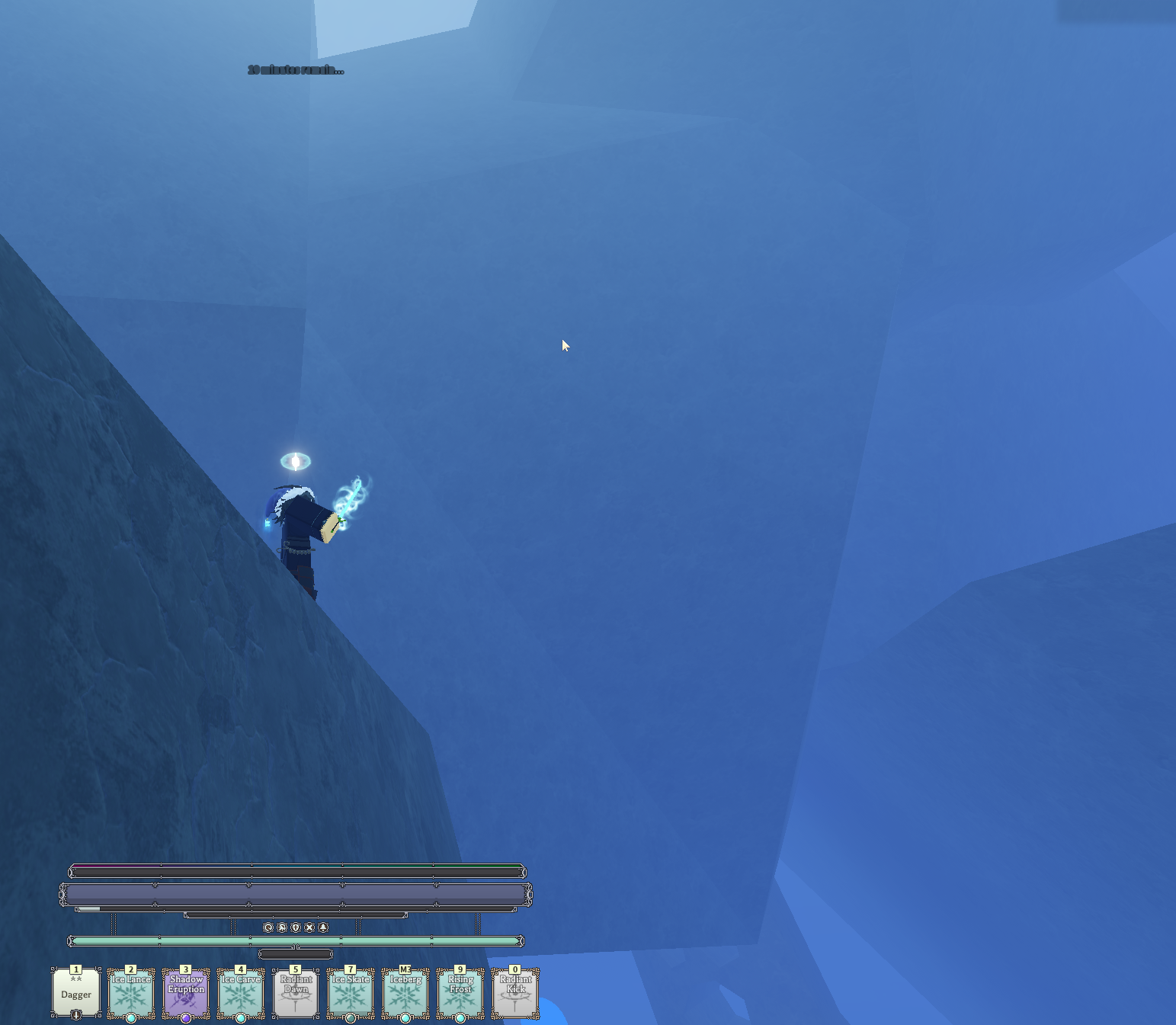The height and width of the screenshot is (1025, 1176).
Task: Choose the Ice Carve ability slot
Action: point(241,993)
